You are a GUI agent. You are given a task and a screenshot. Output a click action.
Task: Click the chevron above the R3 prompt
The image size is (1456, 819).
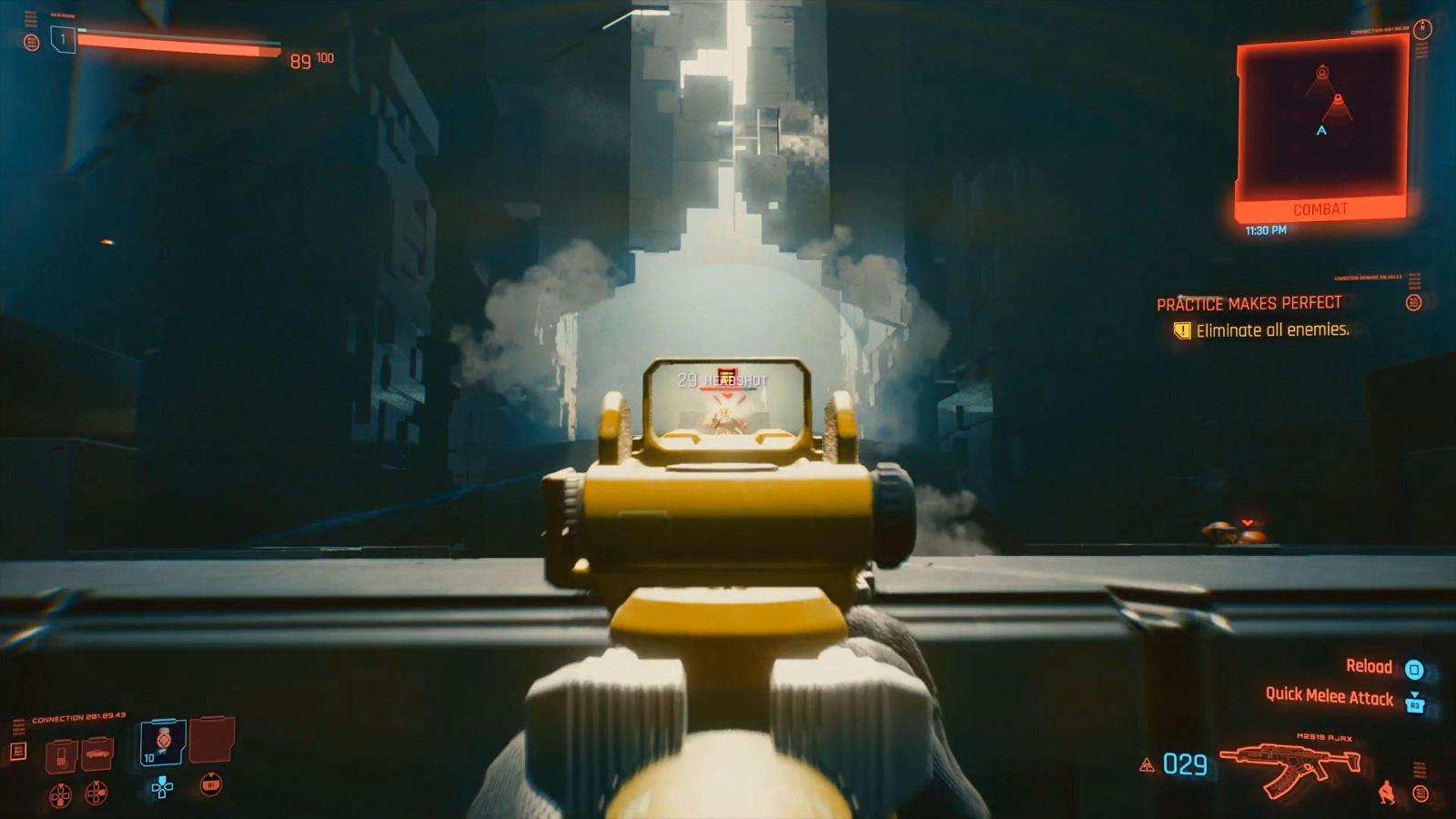[1415, 693]
